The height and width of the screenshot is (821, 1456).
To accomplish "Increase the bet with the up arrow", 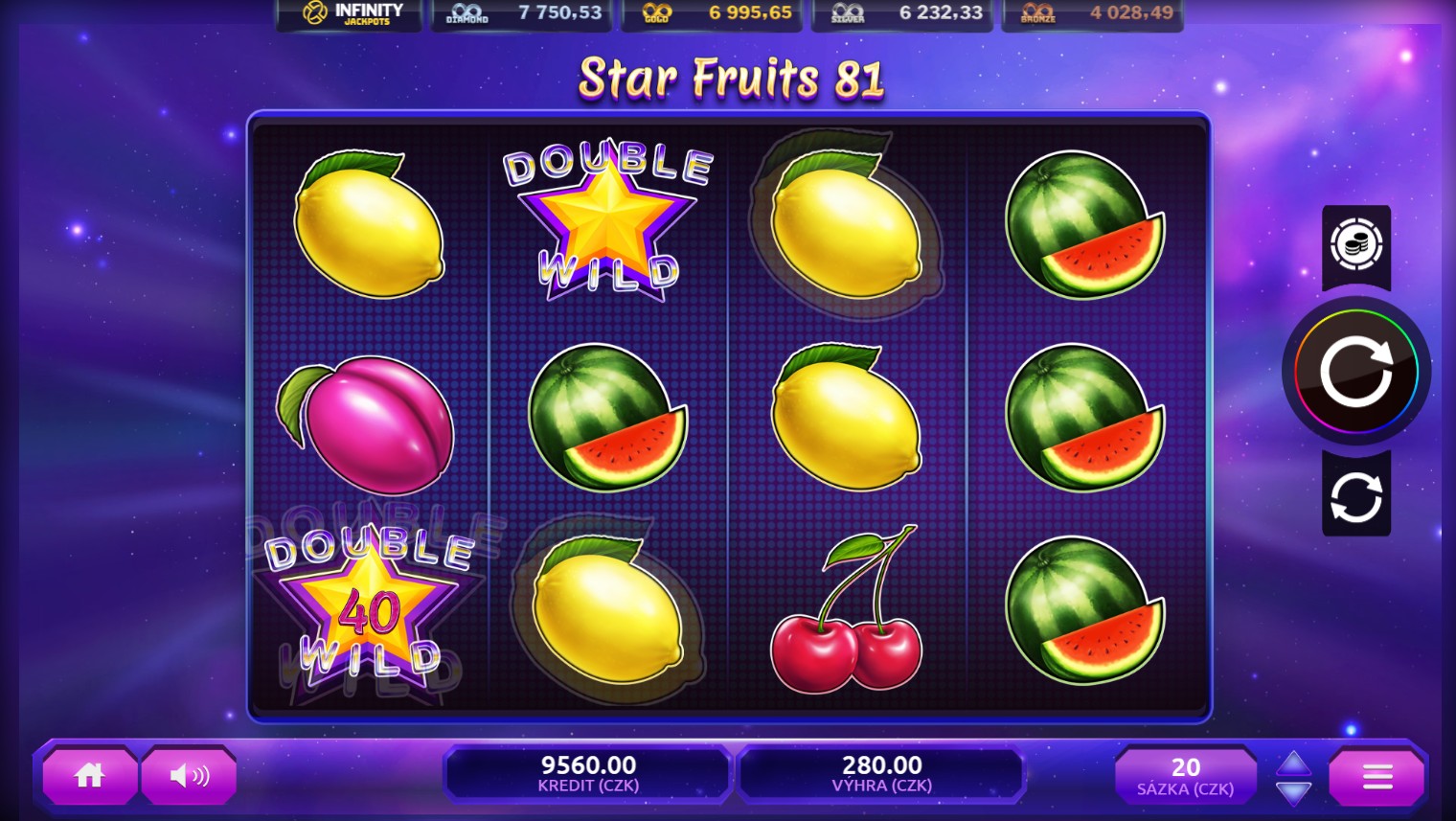I will point(1293,763).
